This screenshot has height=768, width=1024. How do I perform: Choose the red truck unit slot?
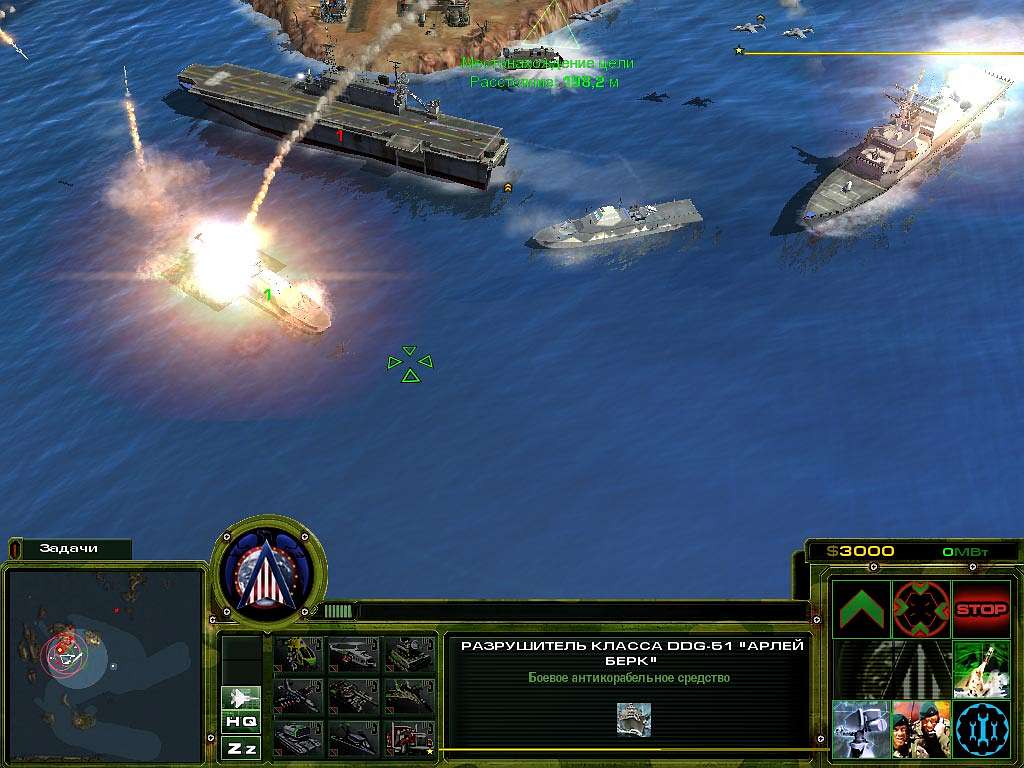408,737
